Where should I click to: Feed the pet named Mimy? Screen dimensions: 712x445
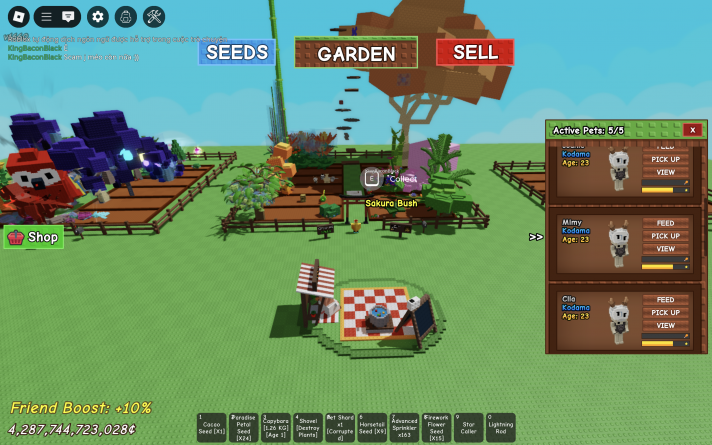click(665, 223)
